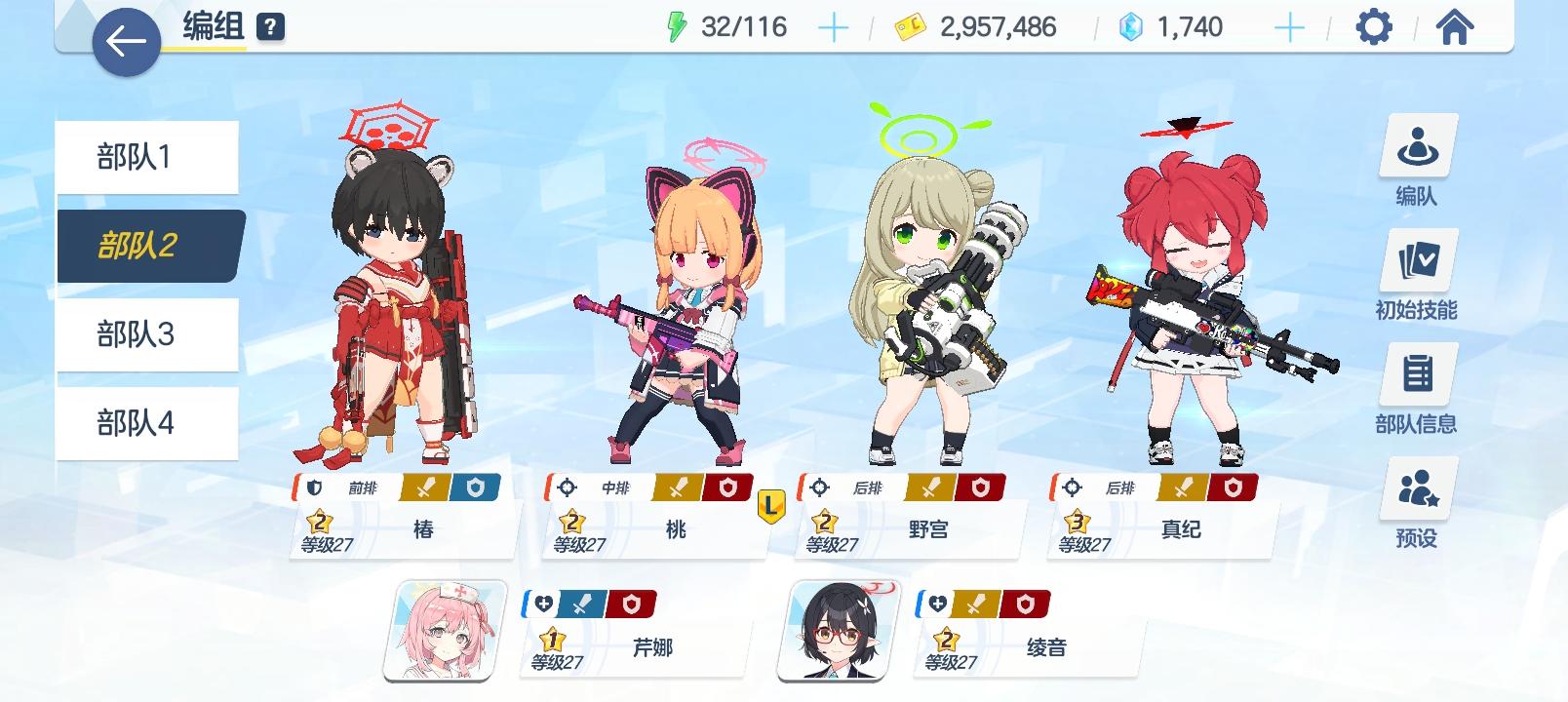Click 桃's defense type shield badge

point(727,487)
